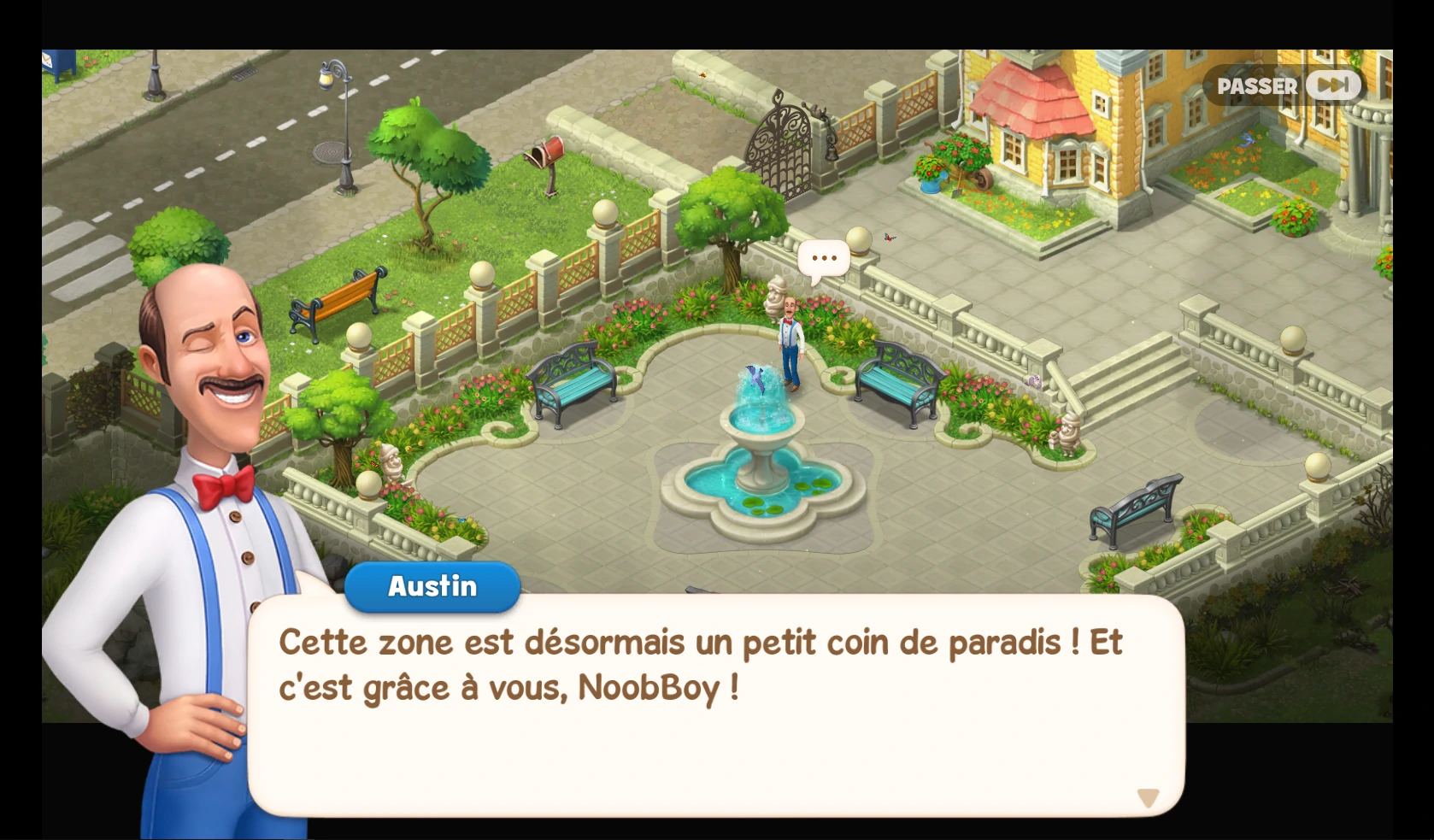
Task: Click the round stone lamp on the balustrade
Action: 857,239
